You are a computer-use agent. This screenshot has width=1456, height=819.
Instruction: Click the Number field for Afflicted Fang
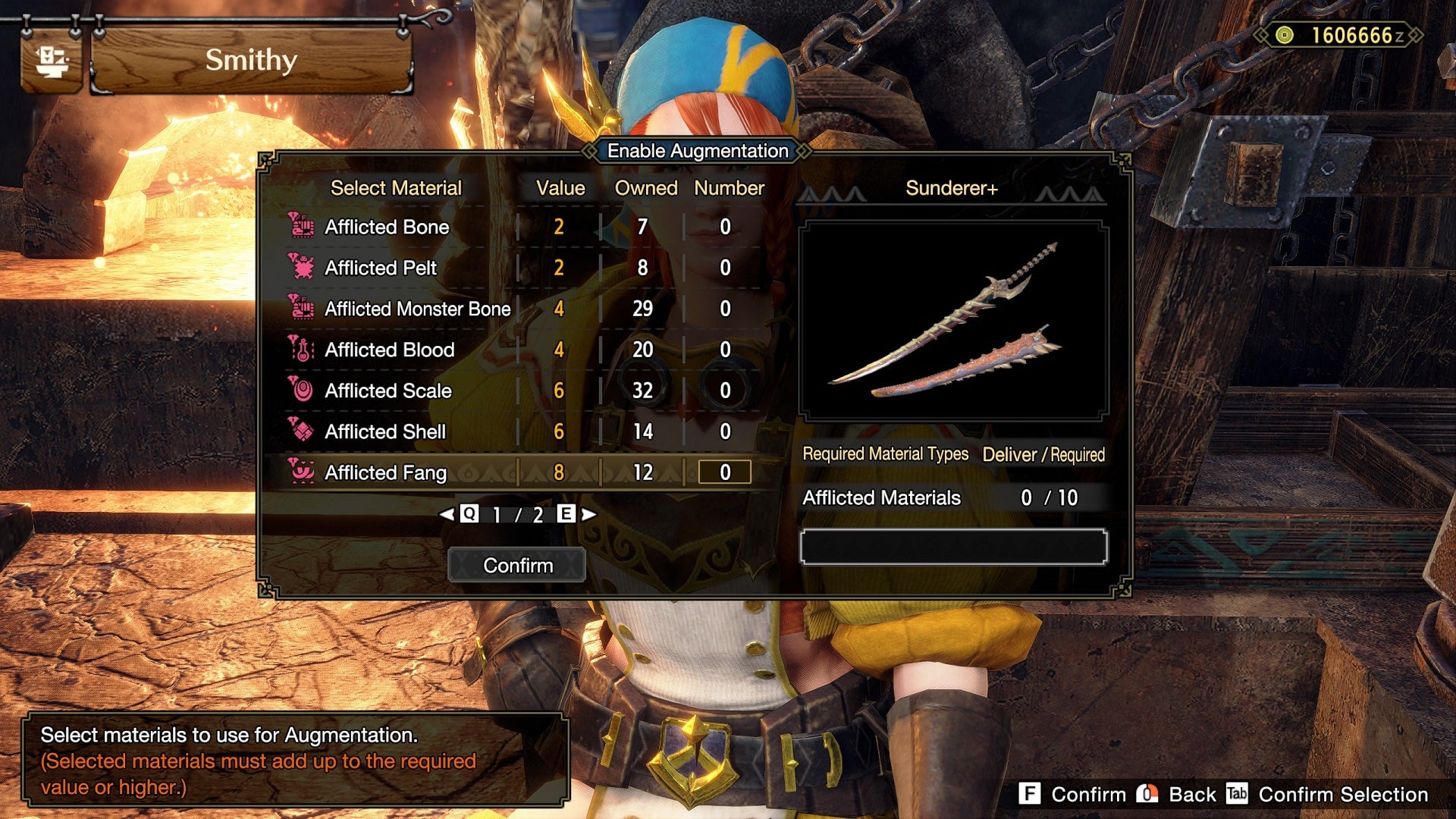coord(726,472)
